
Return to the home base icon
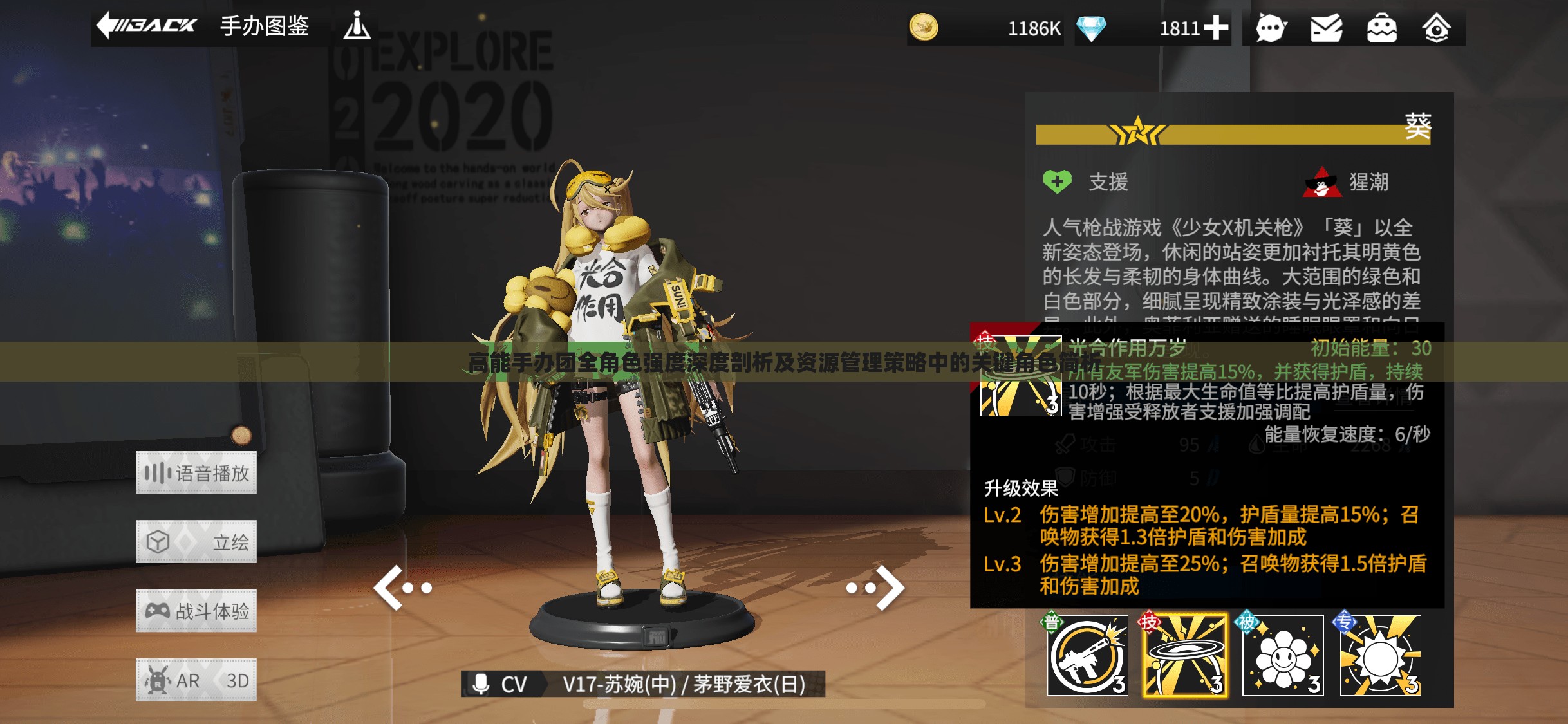(x=1436, y=28)
